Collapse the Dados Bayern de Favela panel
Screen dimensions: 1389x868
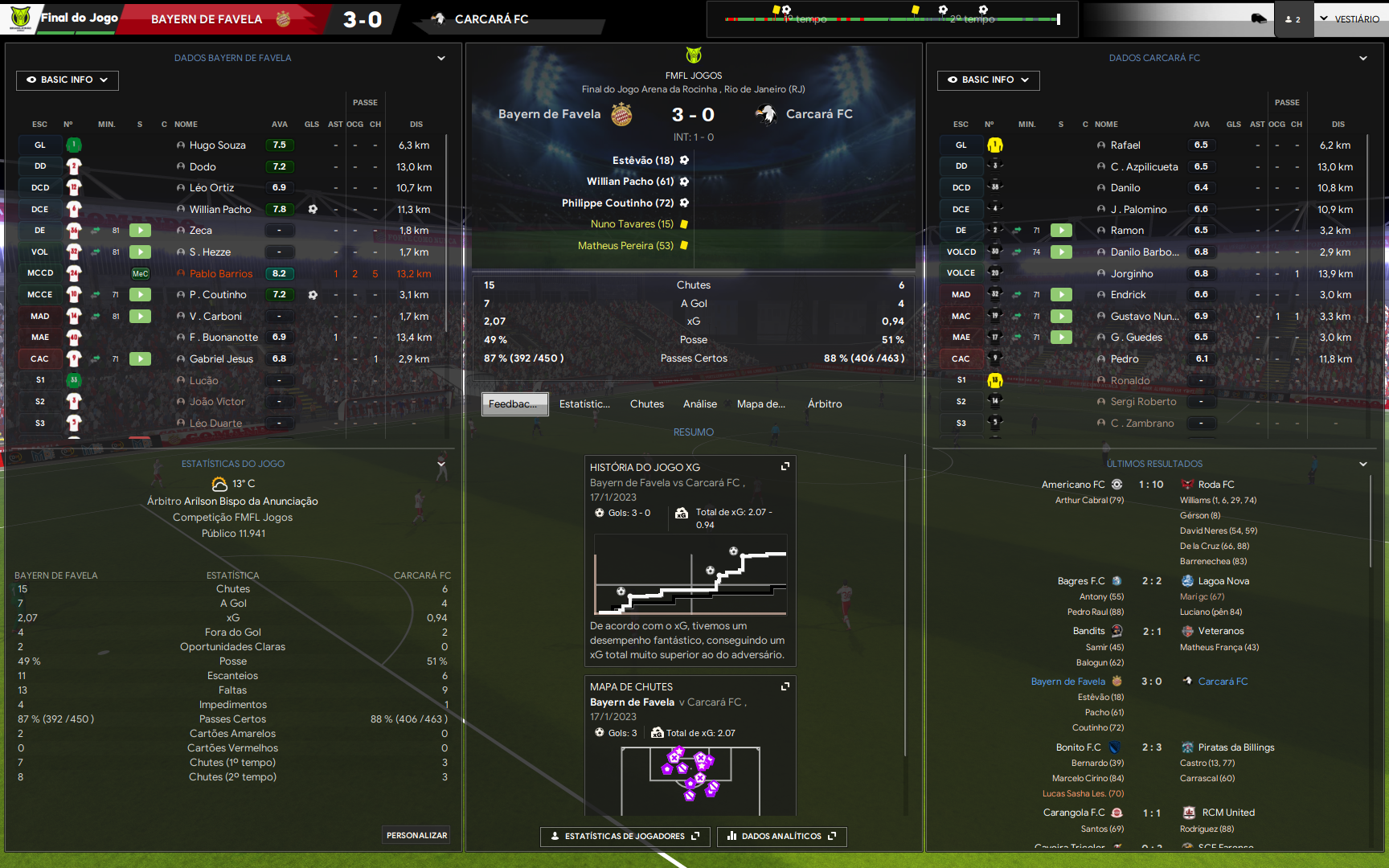coord(441,58)
